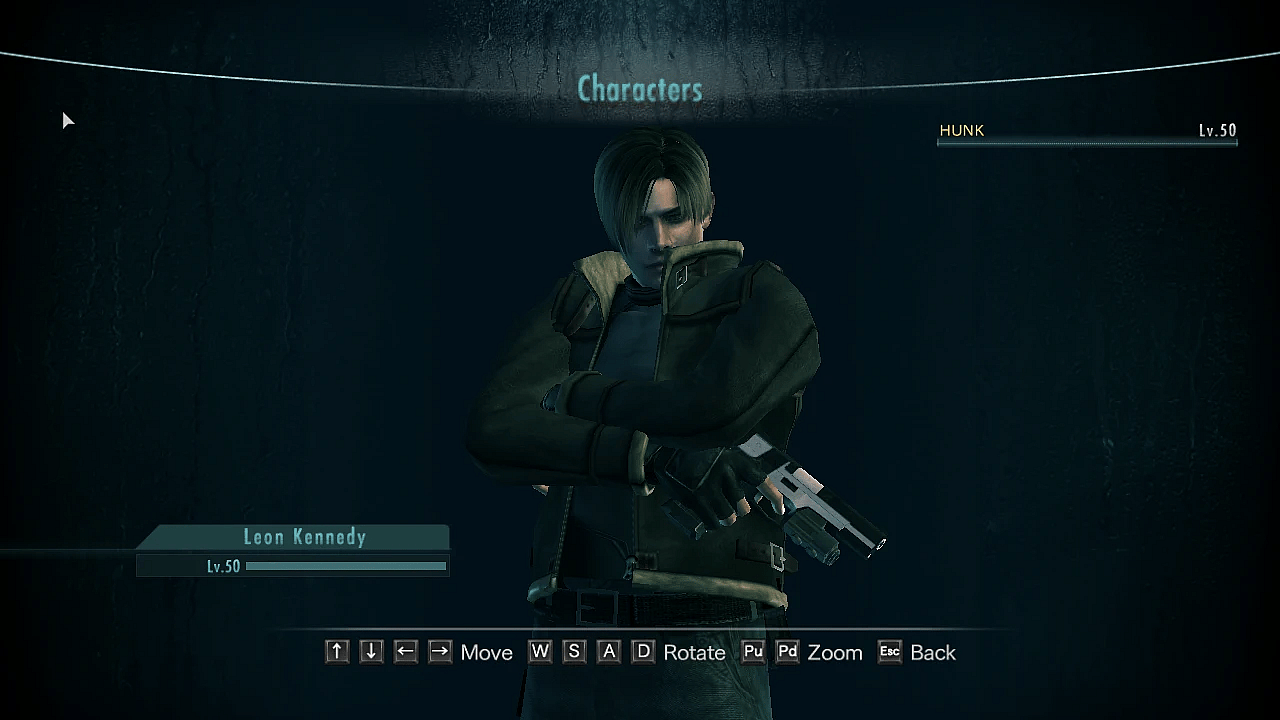This screenshot has width=1280, height=720.
Task: Click the D key icon for Rotate
Action: click(641, 652)
